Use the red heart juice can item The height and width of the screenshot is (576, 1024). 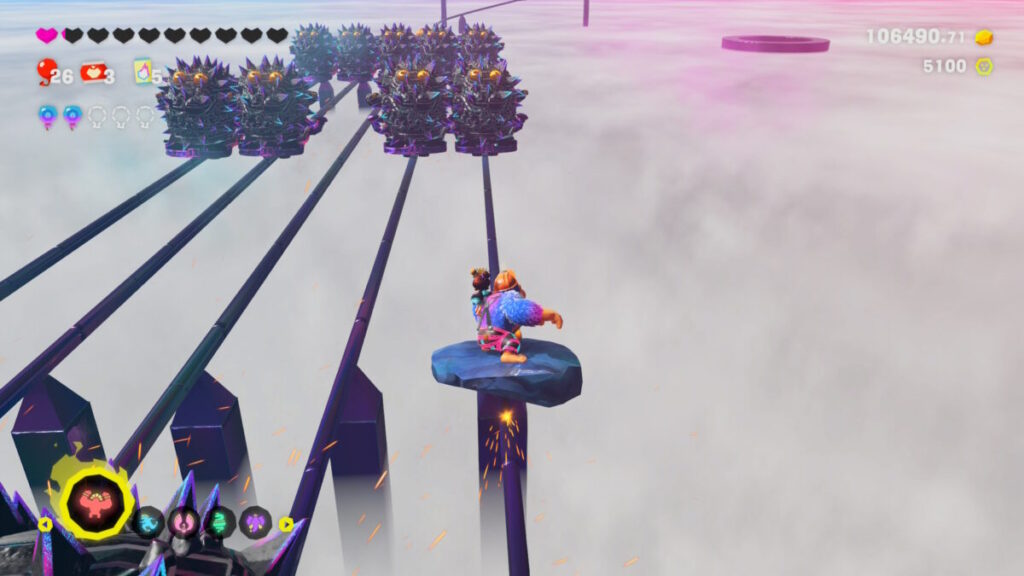(x=93, y=71)
